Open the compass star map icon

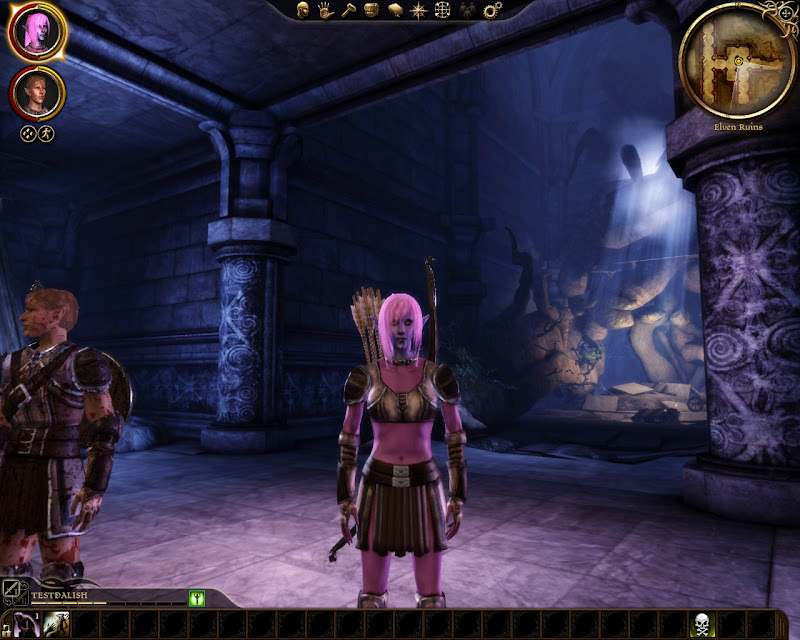[418, 10]
